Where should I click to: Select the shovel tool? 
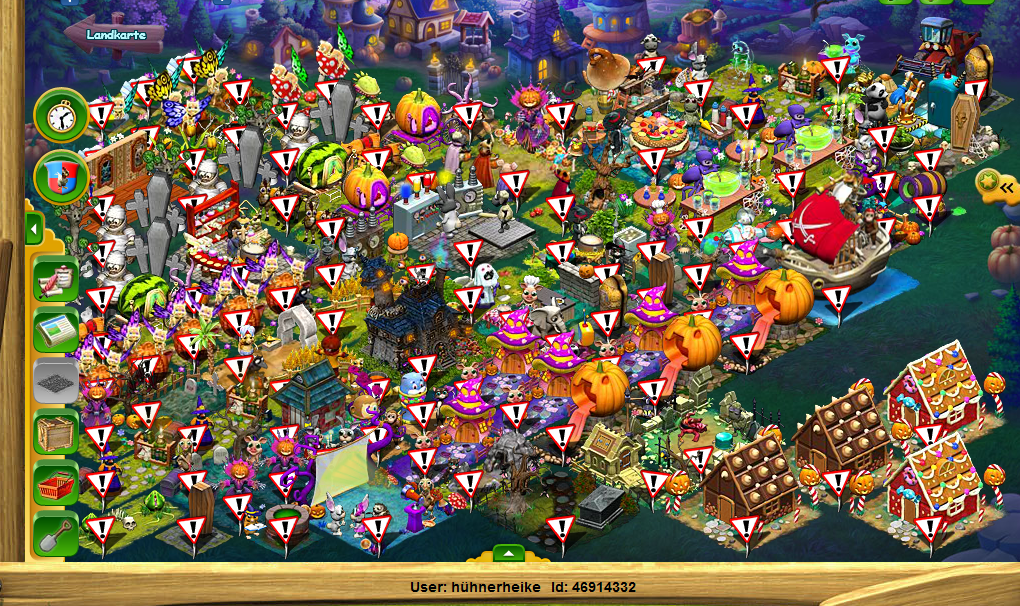coord(56,535)
